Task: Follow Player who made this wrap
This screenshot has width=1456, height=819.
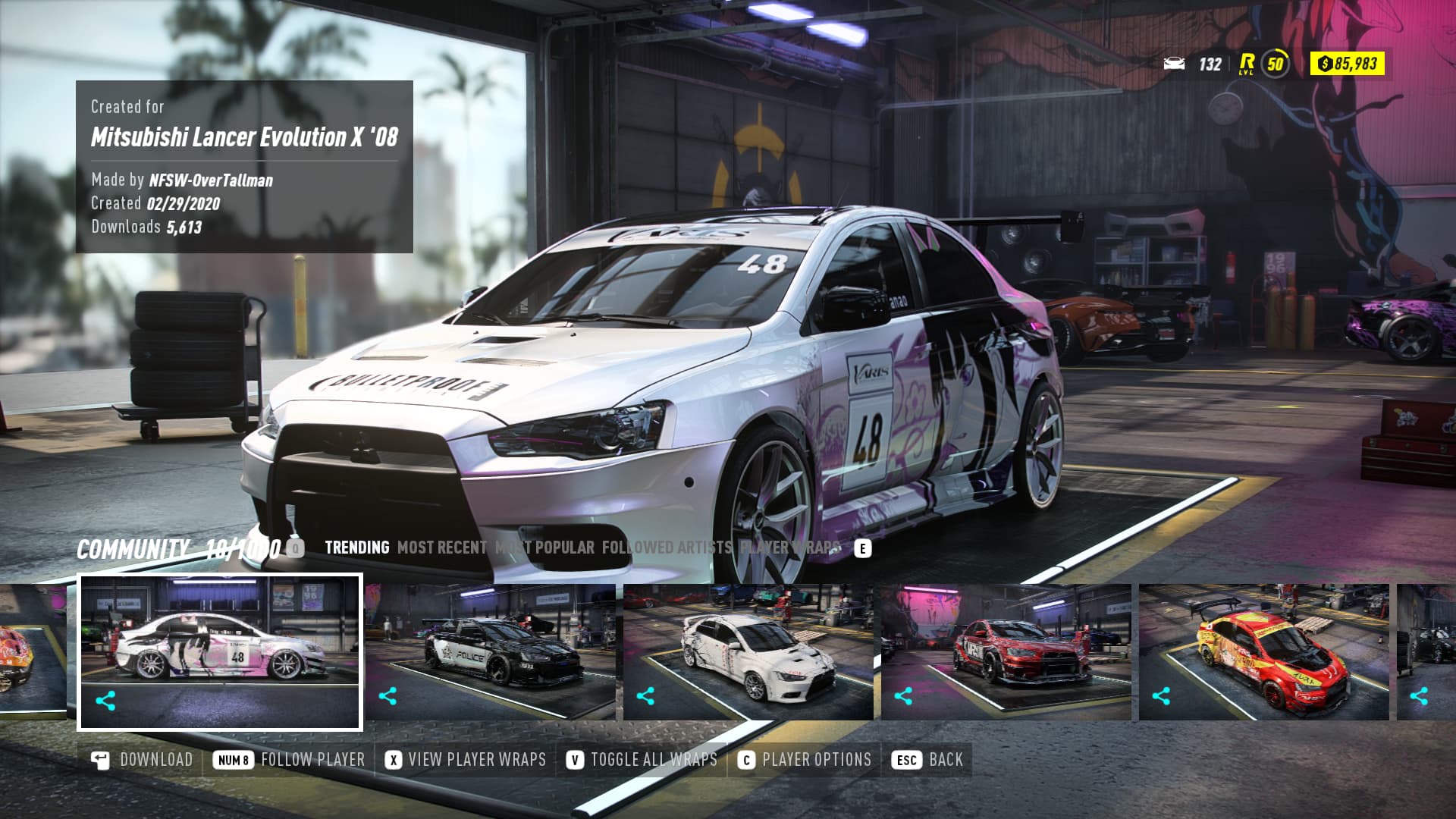Action: [x=289, y=760]
